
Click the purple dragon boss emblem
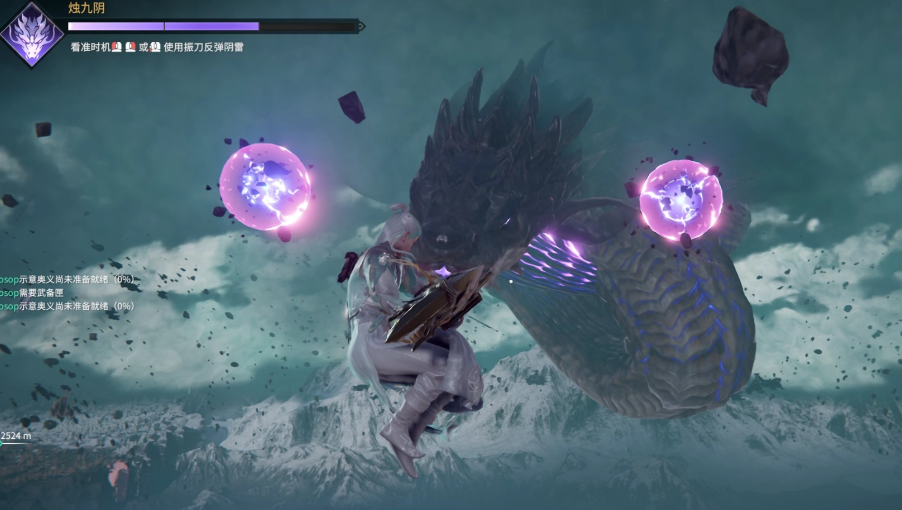click(x=31, y=34)
